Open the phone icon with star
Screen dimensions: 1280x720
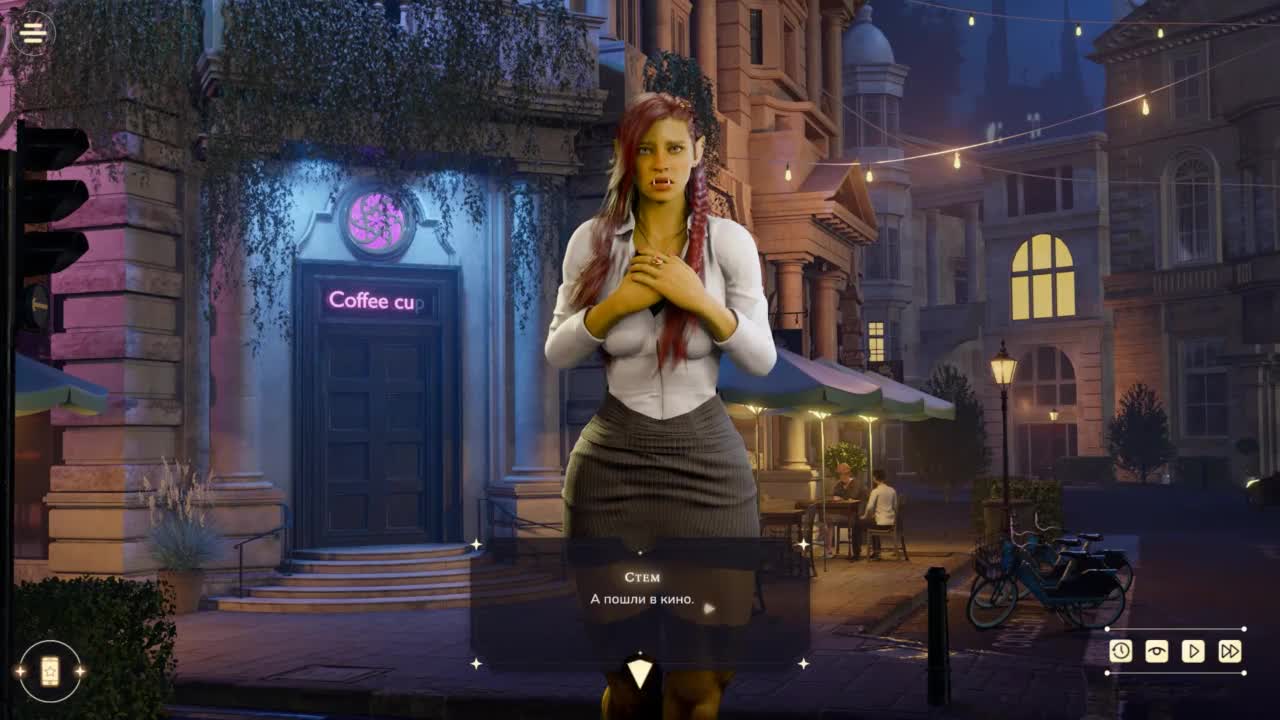49,671
